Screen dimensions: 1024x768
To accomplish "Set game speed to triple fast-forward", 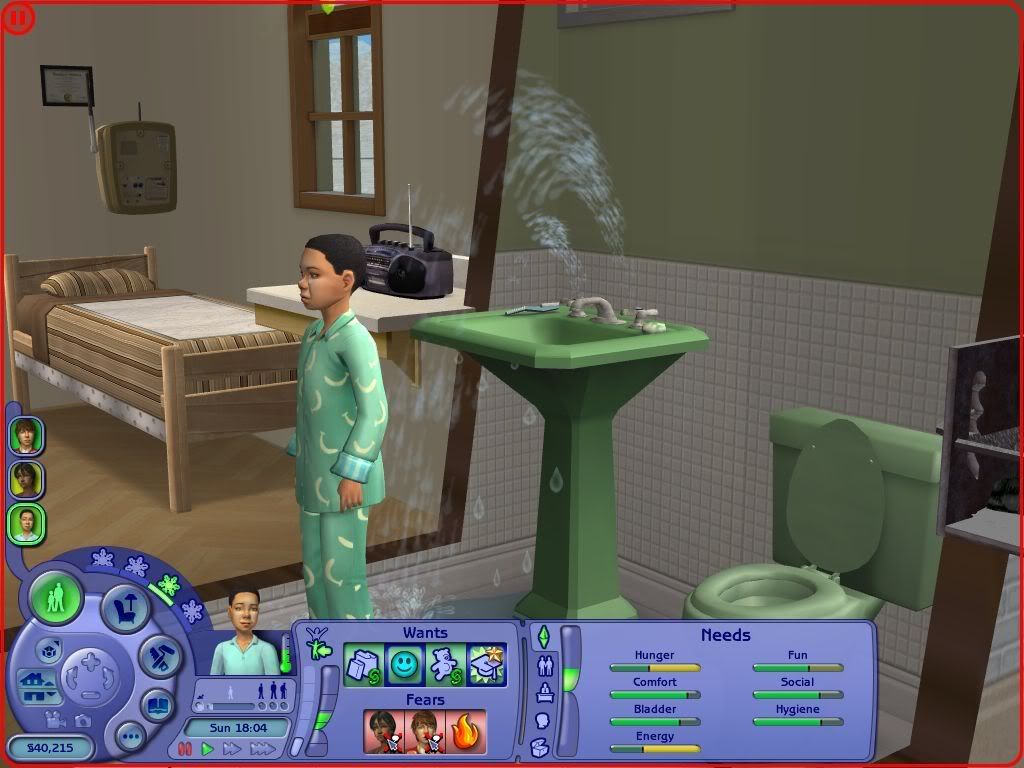I will tap(262, 749).
